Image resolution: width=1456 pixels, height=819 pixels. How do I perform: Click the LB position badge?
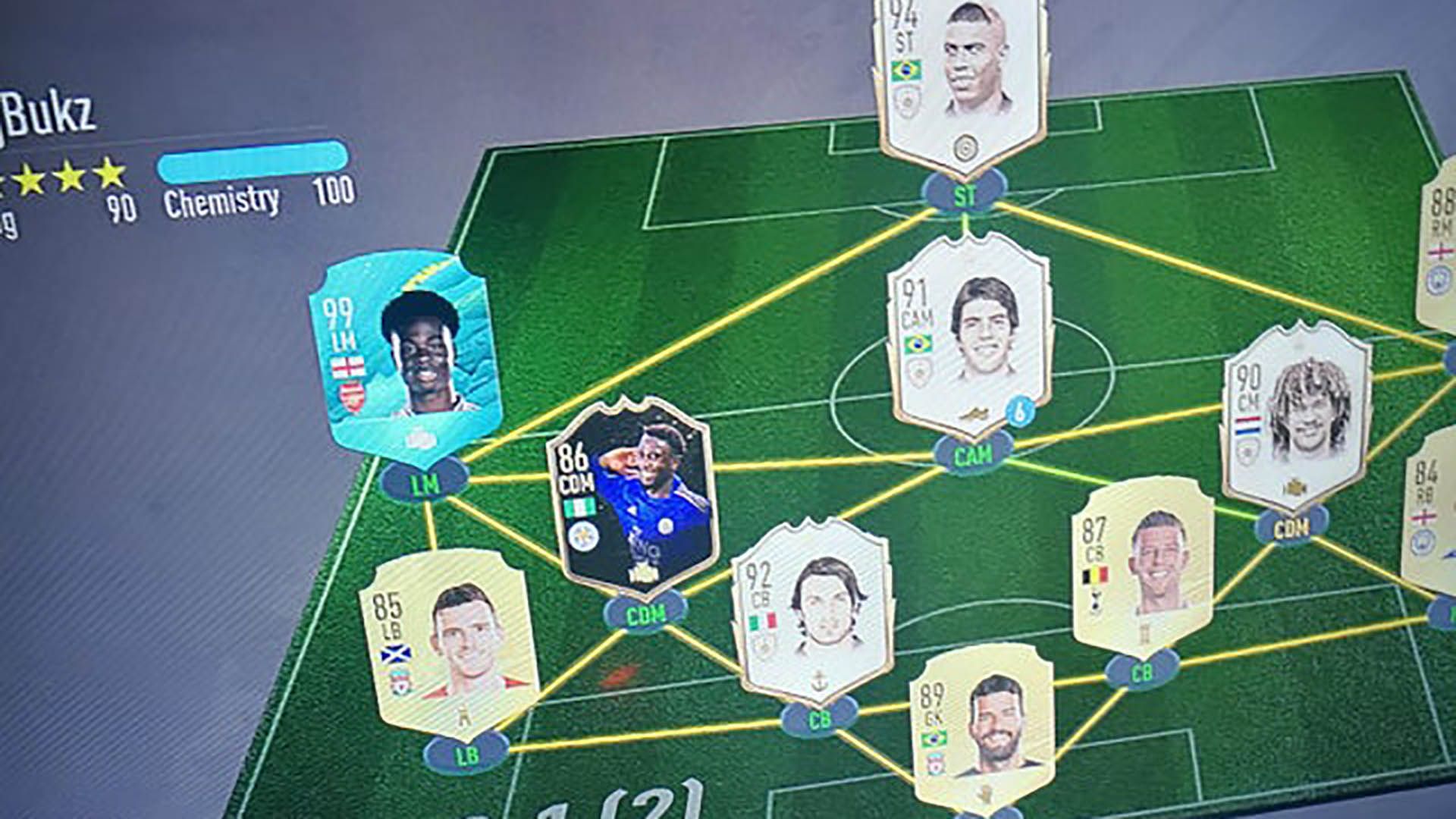[466, 755]
